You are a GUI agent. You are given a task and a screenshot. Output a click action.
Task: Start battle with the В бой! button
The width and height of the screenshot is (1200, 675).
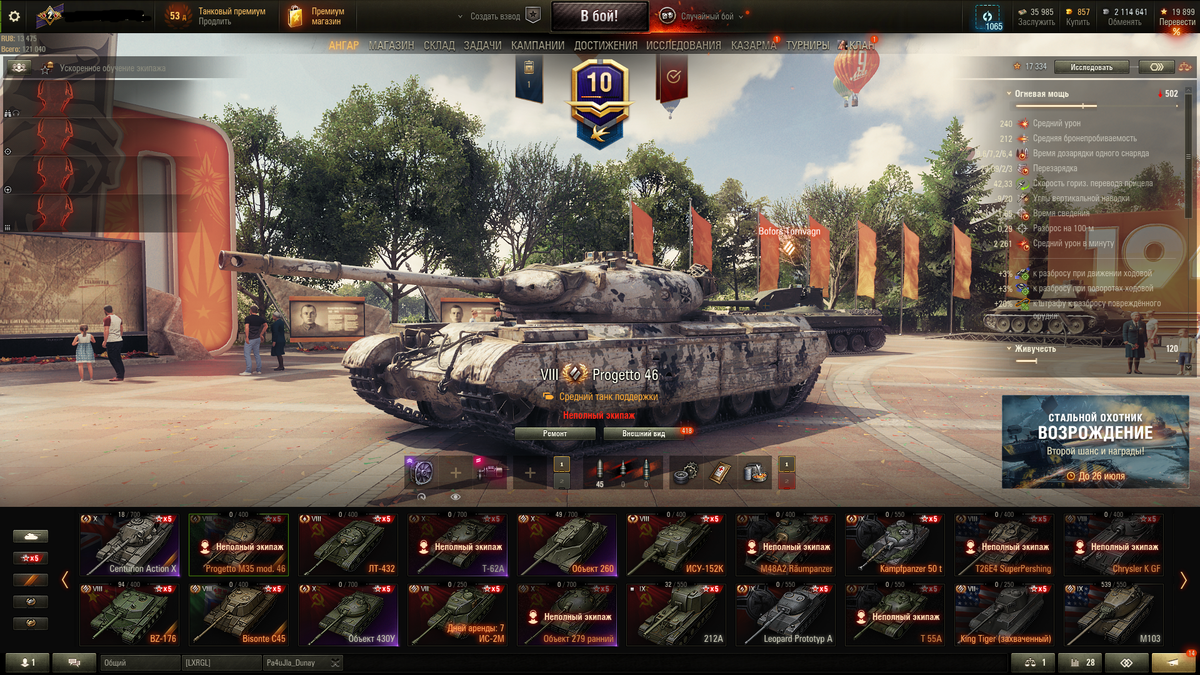coord(599,16)
